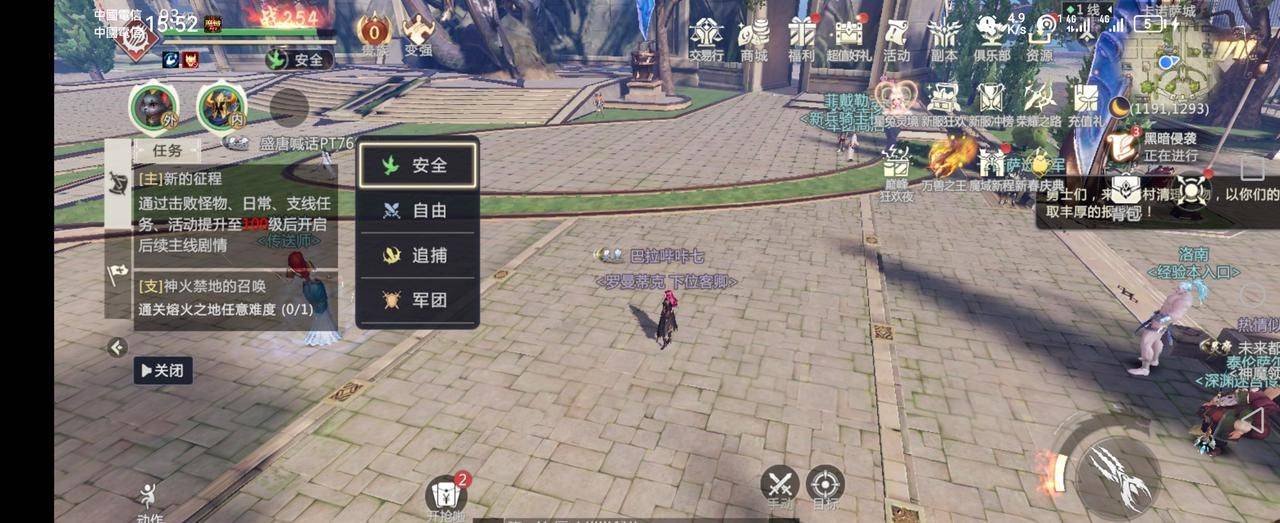Toggle the 手动 crossed-swords combat button
This screenshot has width=1280, height=523.
tap(779, 484)
